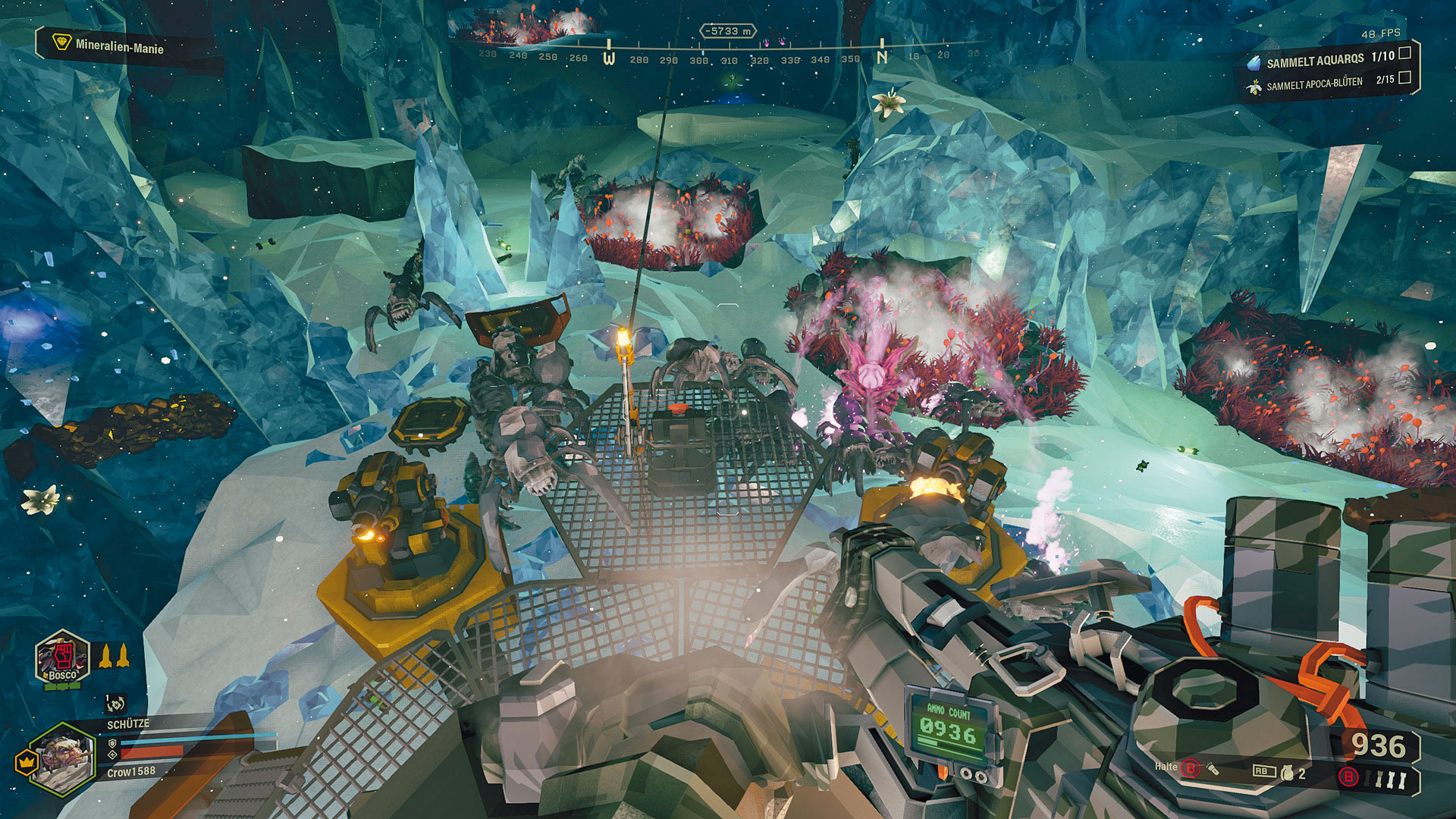The width and height of the screenshot is (1456, 819).
Task: Select the Bosco drone icon
Action: 62,657
